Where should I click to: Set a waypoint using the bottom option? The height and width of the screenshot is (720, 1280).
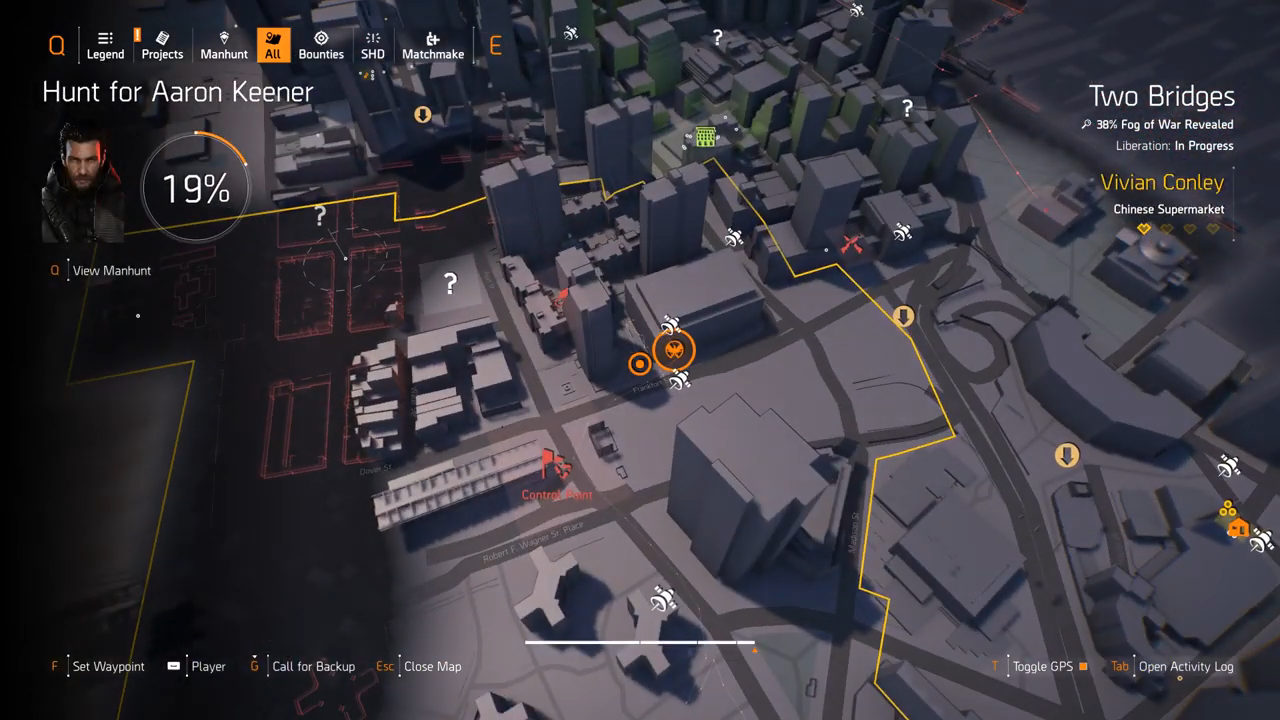coord(108,667)
